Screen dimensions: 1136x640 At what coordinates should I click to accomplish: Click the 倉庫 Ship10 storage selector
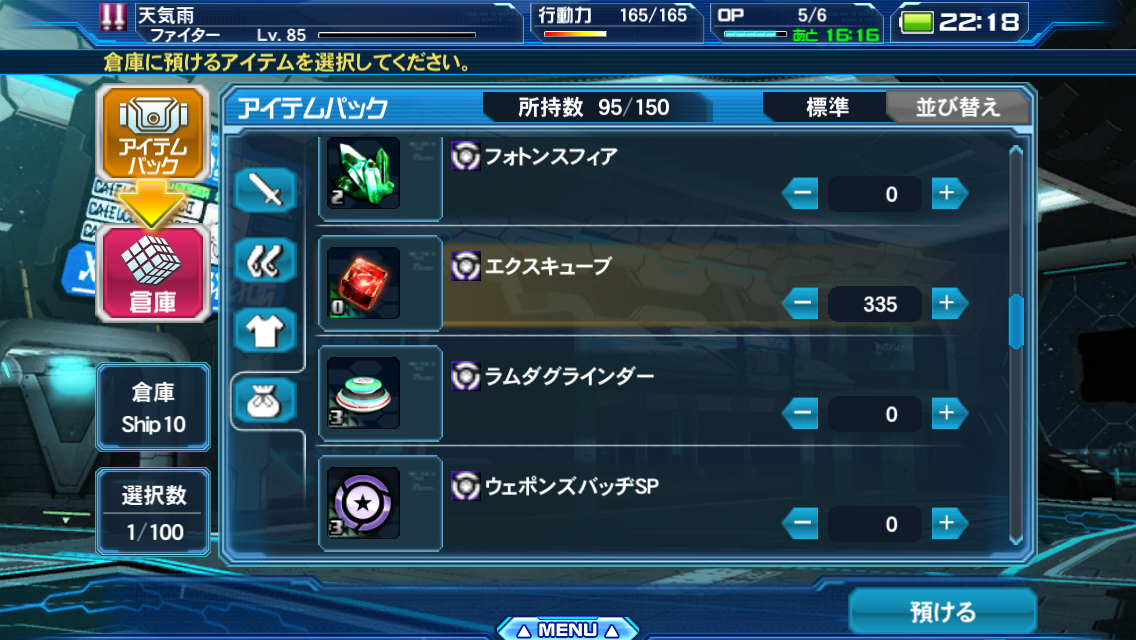coord(153,407)
